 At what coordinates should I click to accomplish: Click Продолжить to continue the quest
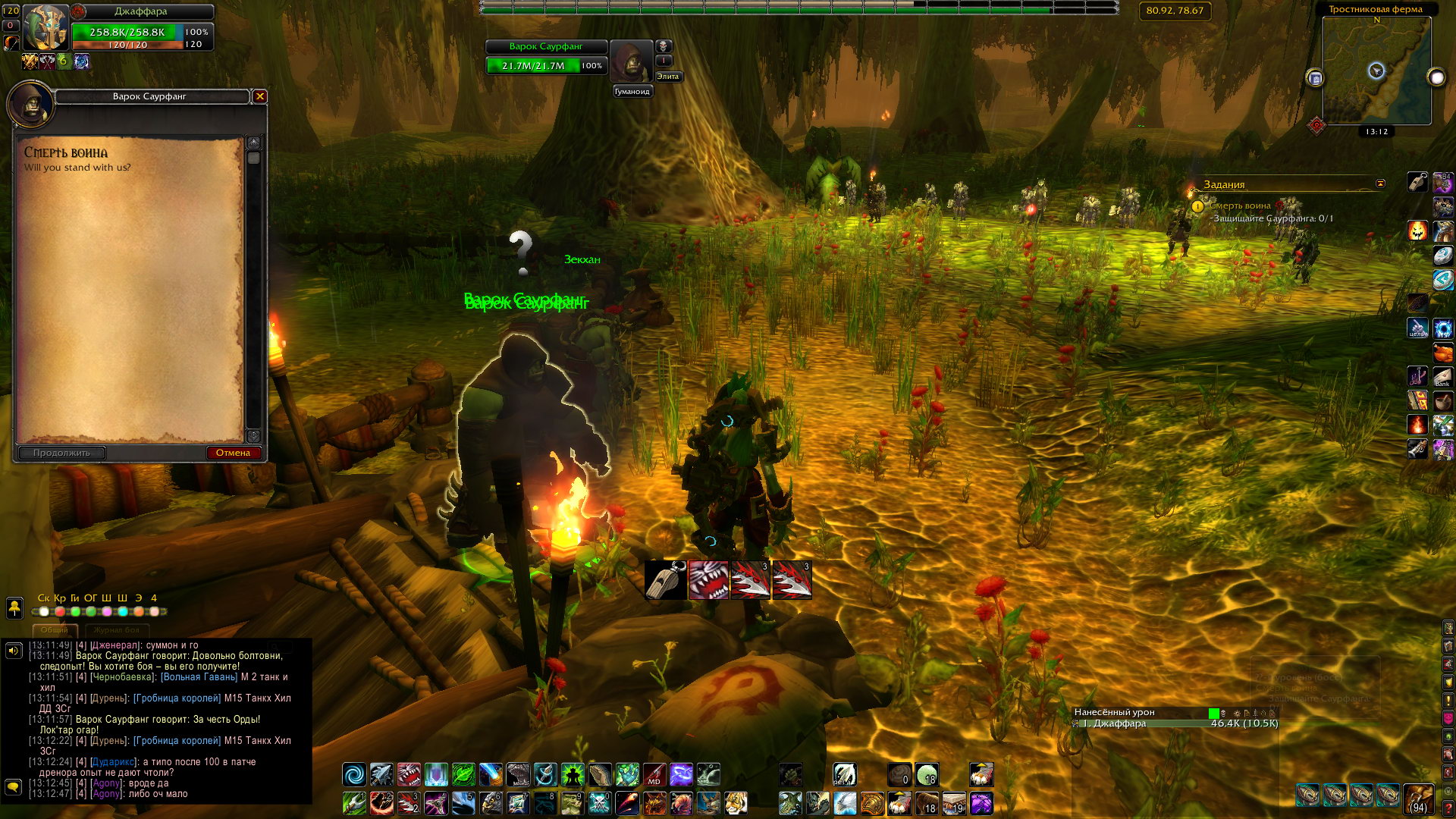tap(61, 453)
